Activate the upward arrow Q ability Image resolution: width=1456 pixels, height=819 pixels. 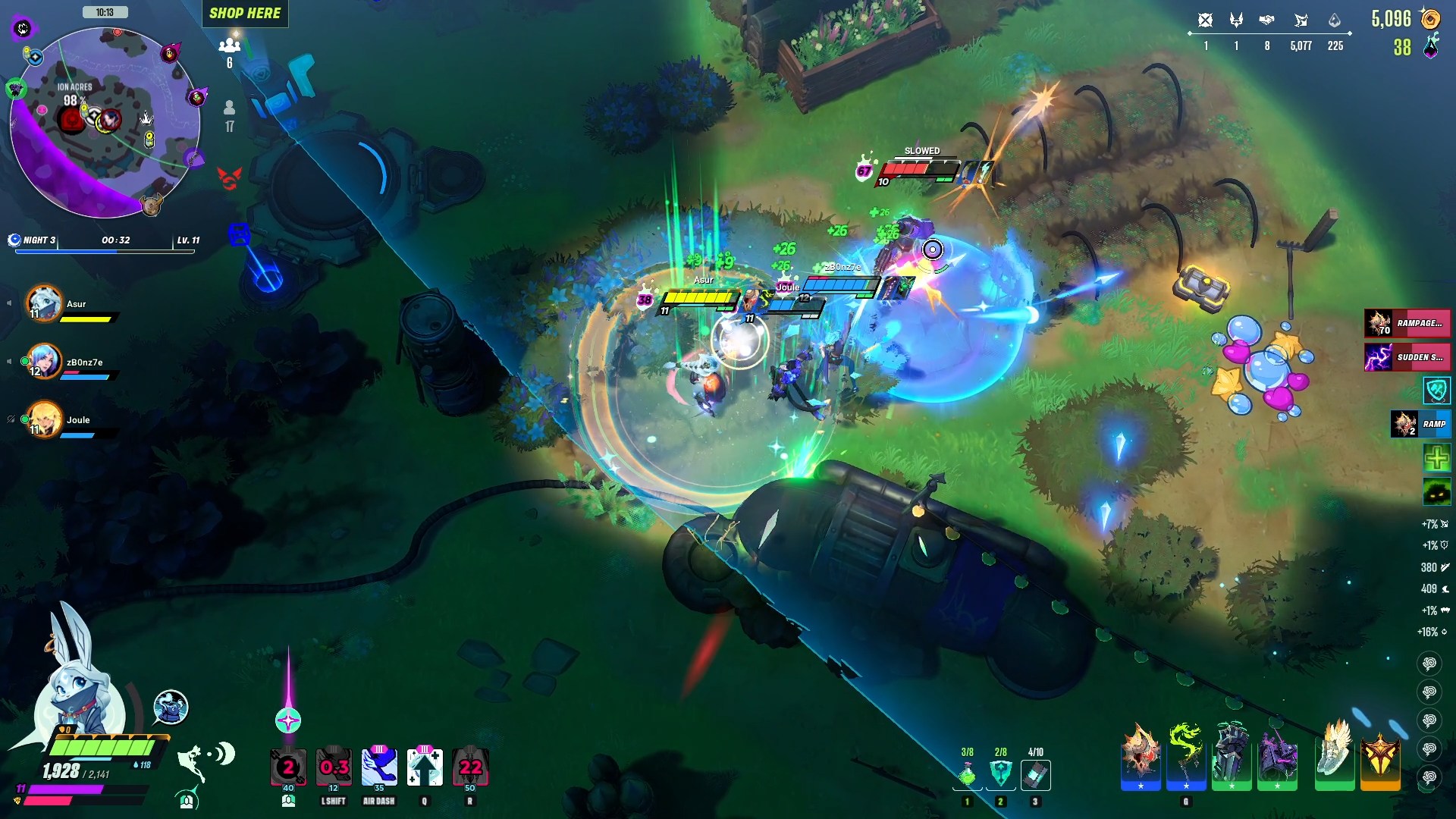(425, 767)
